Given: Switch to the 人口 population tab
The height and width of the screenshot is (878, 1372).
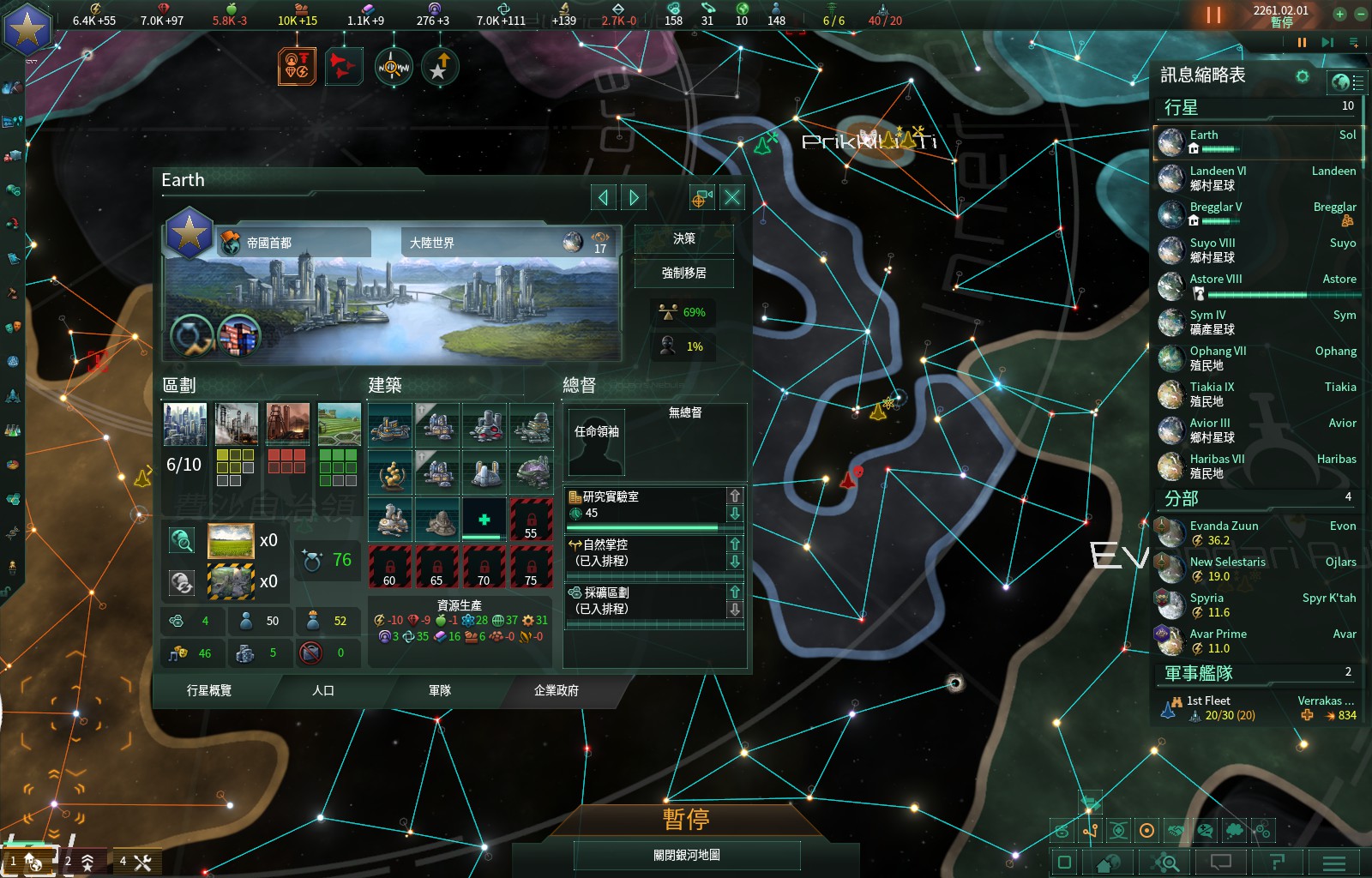Looking at the screenshot, I should coord(323,690).
